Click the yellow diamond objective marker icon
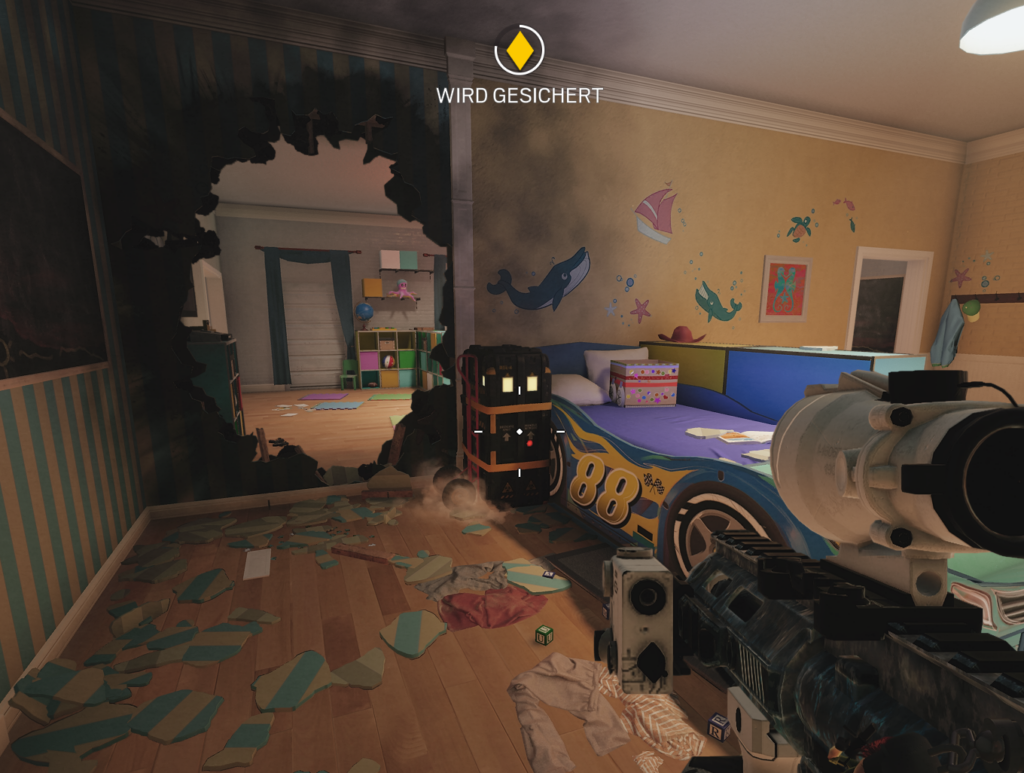Screen dimensions: 1024x773 519,50
